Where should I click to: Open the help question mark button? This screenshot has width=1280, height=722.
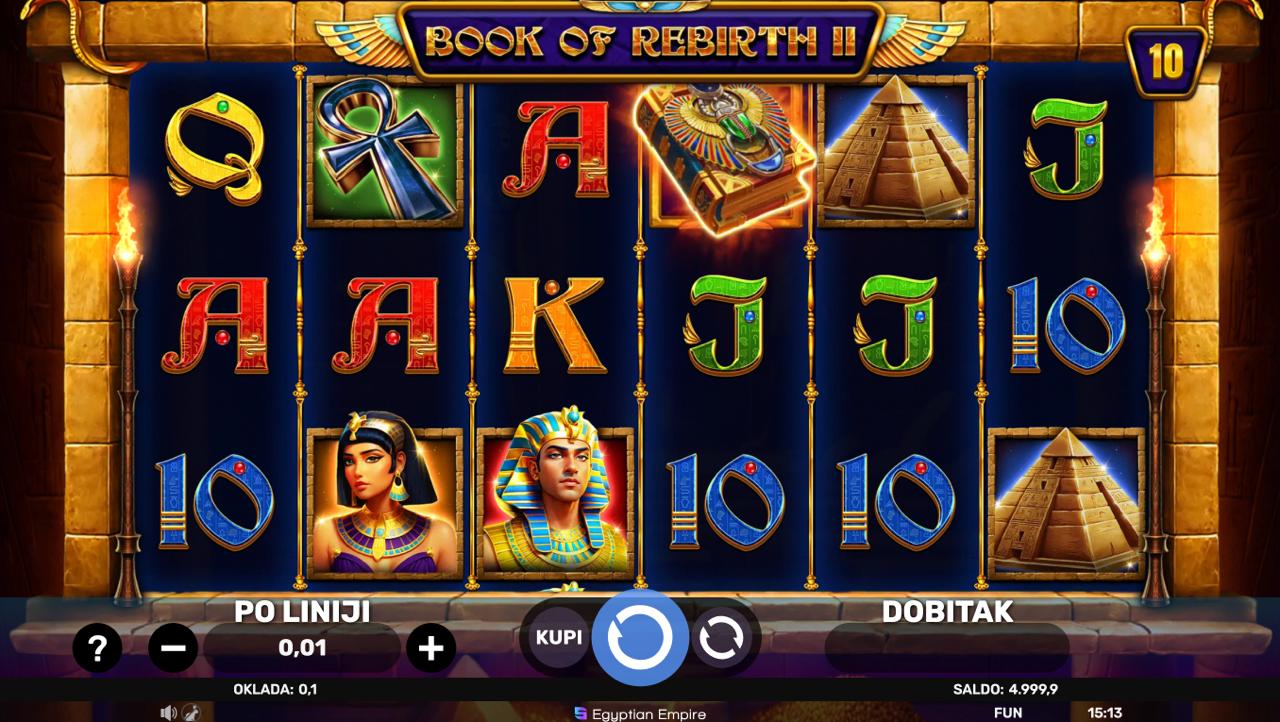97,650
